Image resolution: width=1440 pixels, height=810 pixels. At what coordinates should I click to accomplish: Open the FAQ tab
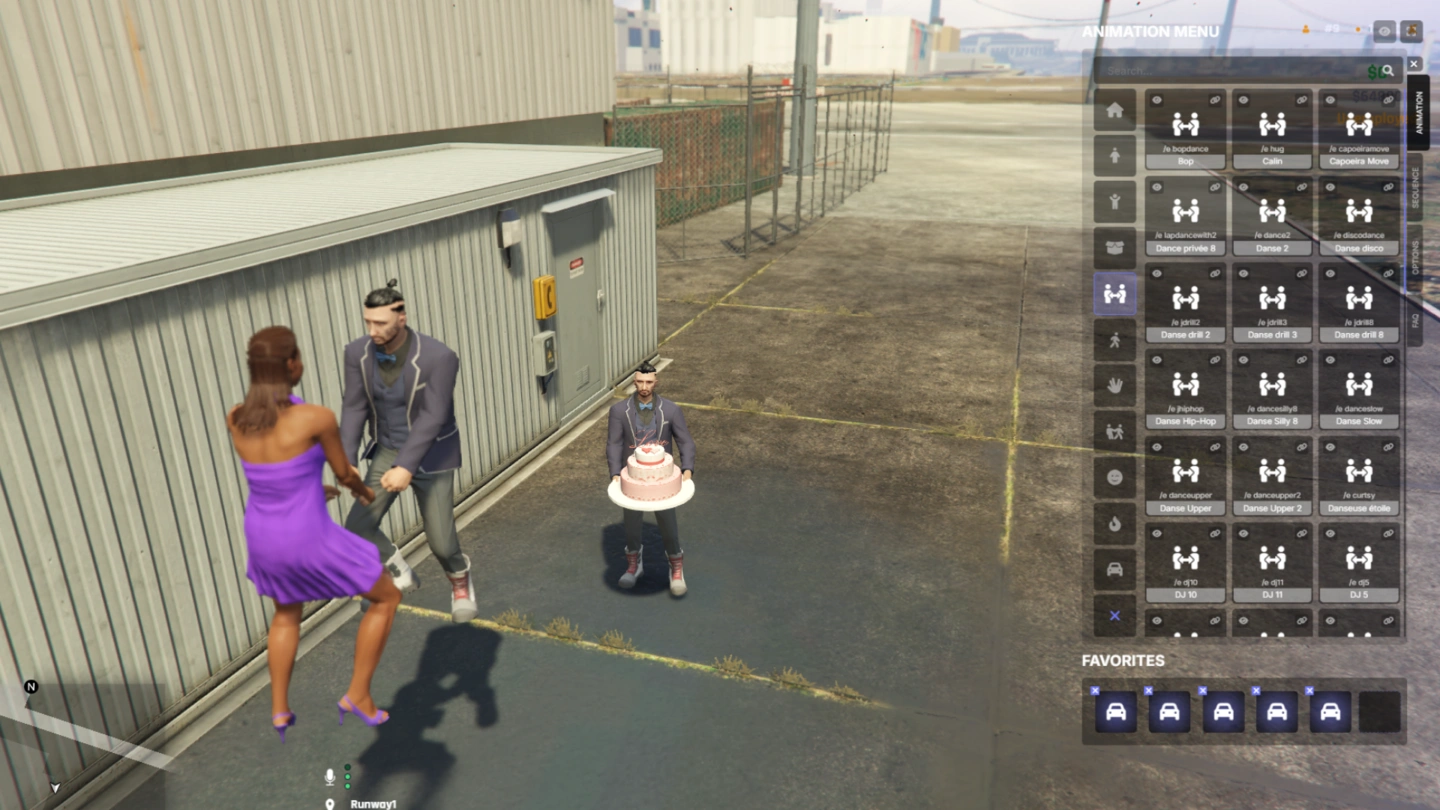tap(1416, 320)
